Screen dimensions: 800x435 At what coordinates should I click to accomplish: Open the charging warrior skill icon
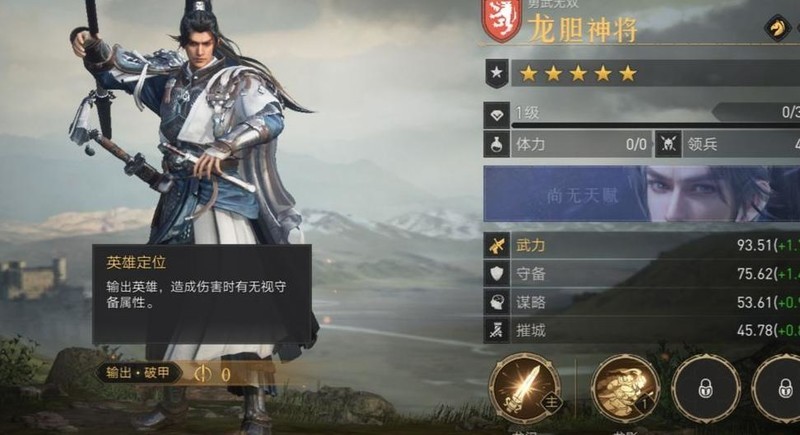click(x=625, y=388)
